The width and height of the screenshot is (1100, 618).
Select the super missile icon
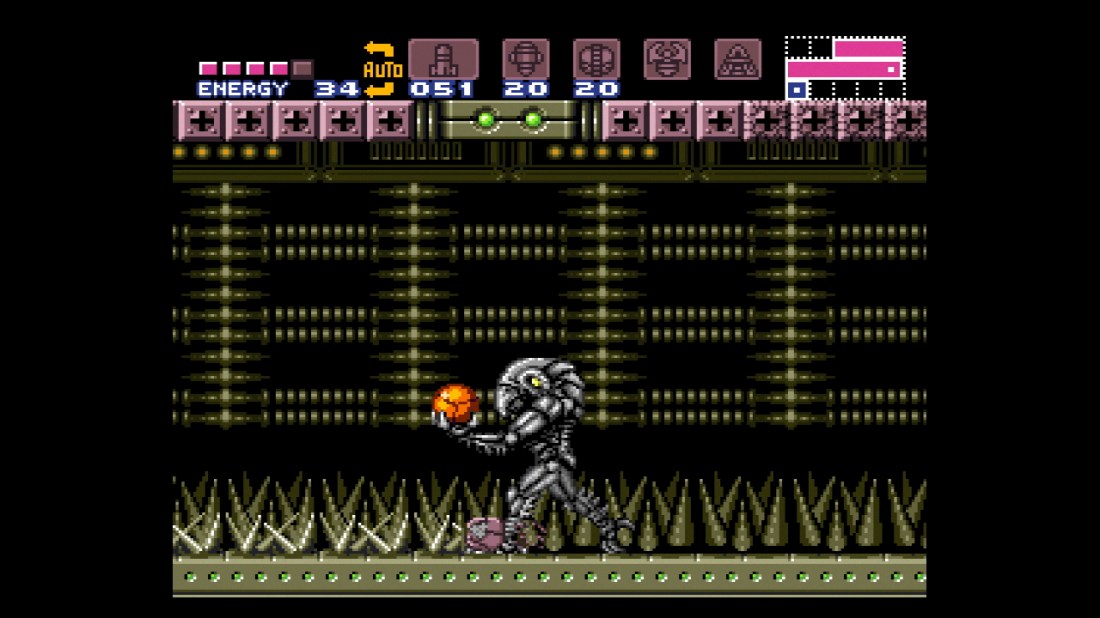[x=525, y=59]
